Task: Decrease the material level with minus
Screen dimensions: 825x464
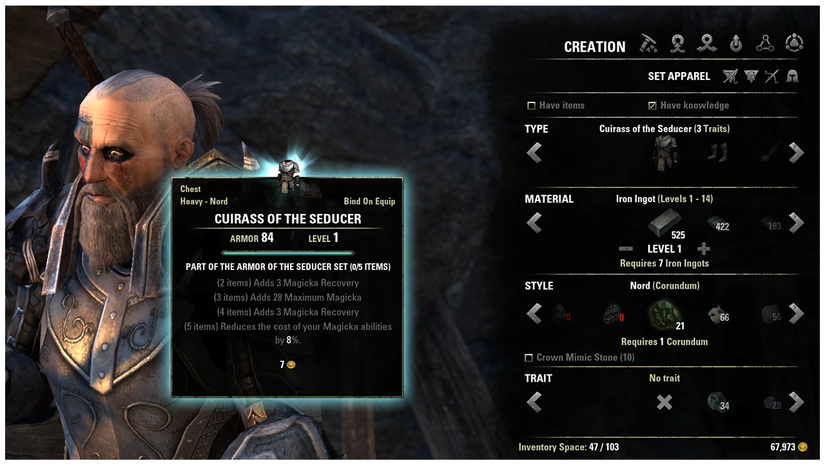Action: point(626,248)
